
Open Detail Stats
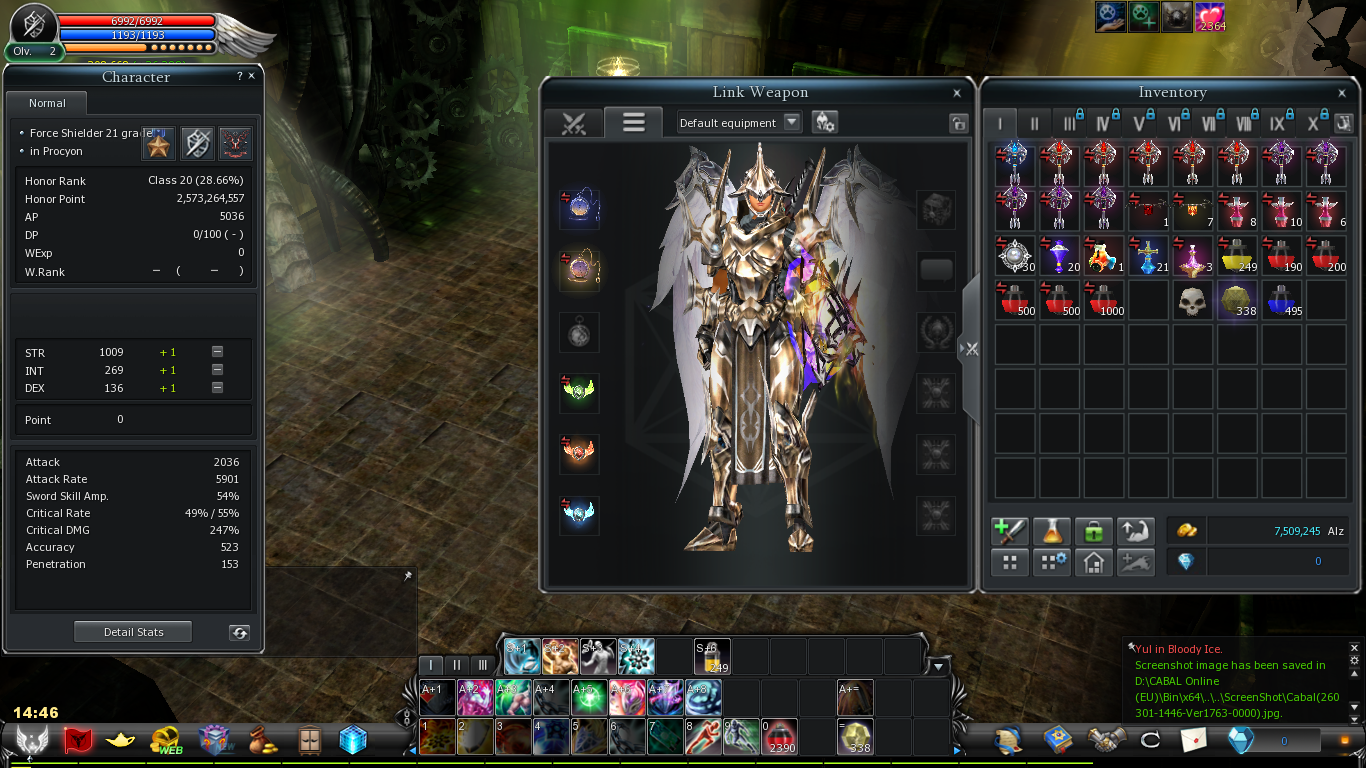click(x=133, y=632)
